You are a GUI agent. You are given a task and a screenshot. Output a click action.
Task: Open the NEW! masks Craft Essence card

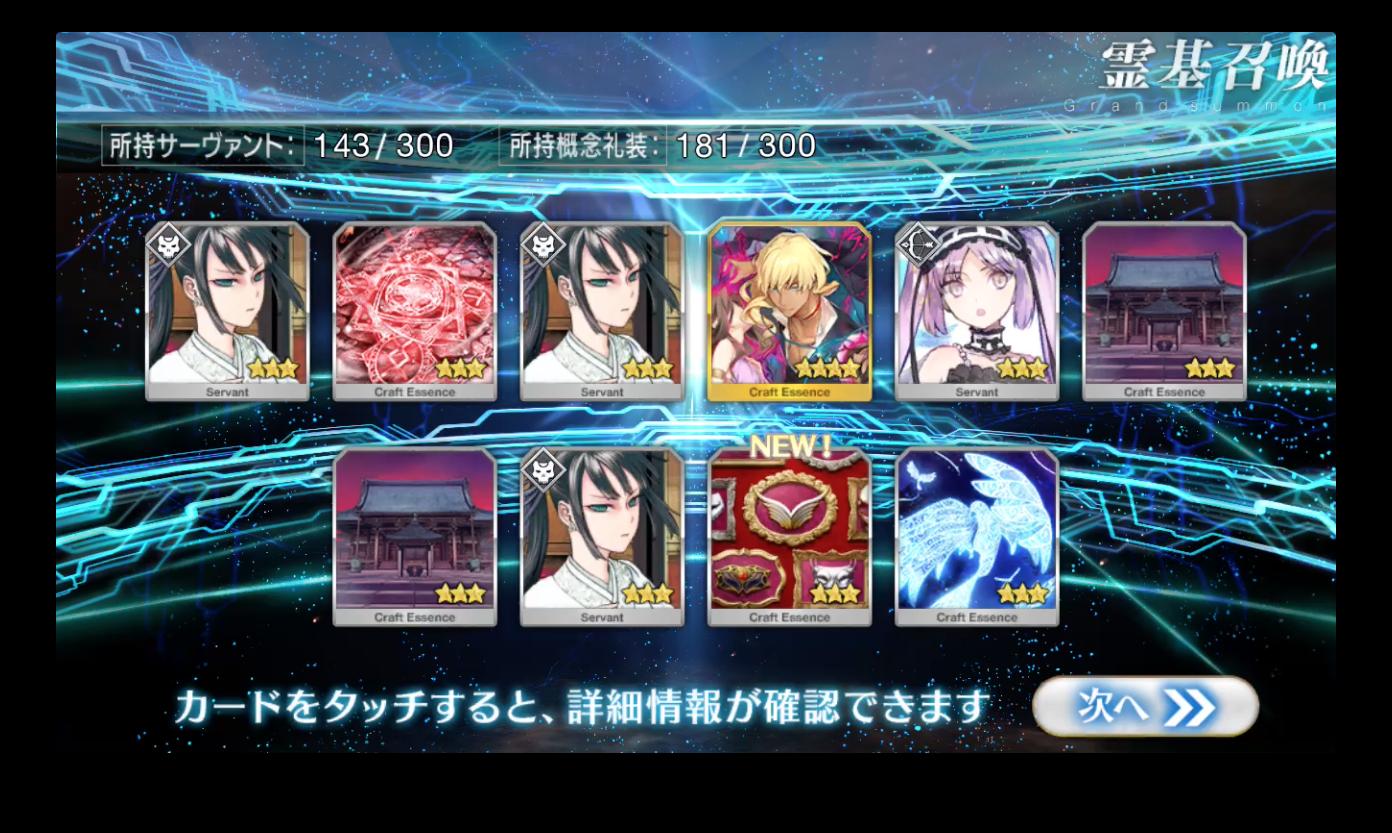click(789, 537)
